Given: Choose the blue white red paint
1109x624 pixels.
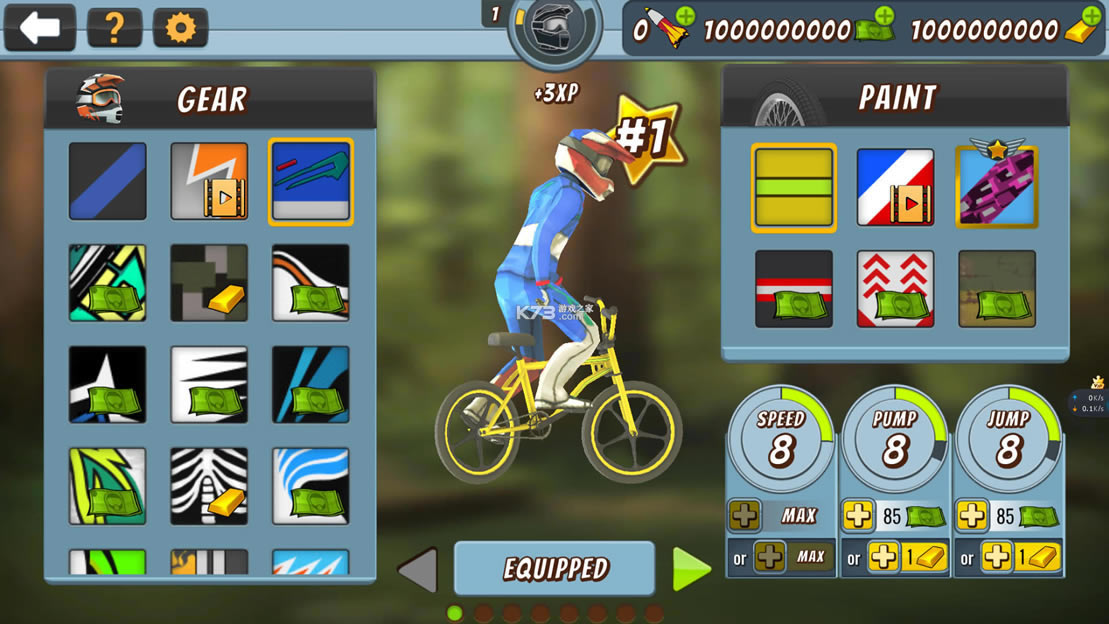Looking at the screenshot, I should click(x=895, y=188).
